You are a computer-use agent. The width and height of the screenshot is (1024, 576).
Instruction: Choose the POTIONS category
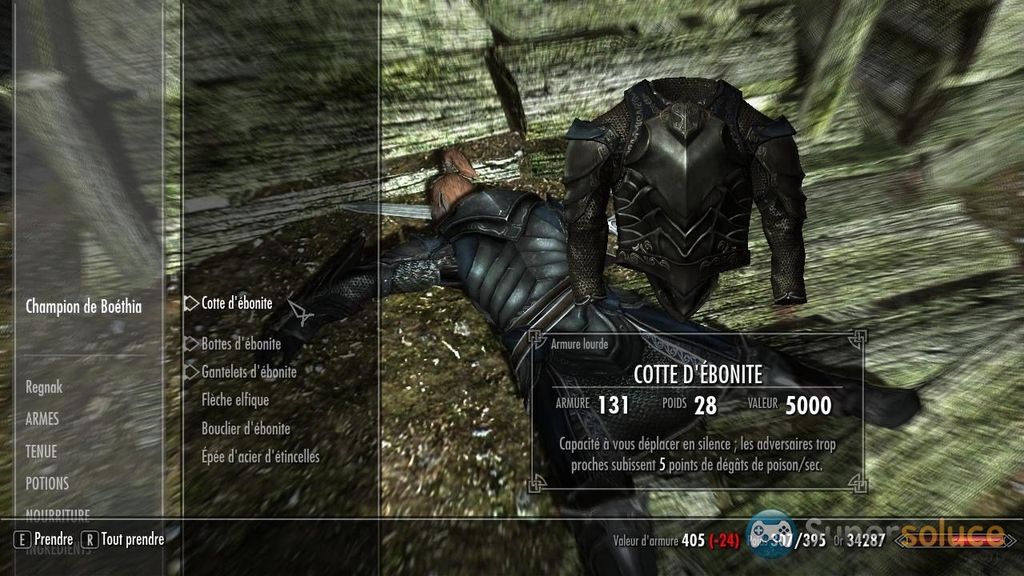click(47, 483)
